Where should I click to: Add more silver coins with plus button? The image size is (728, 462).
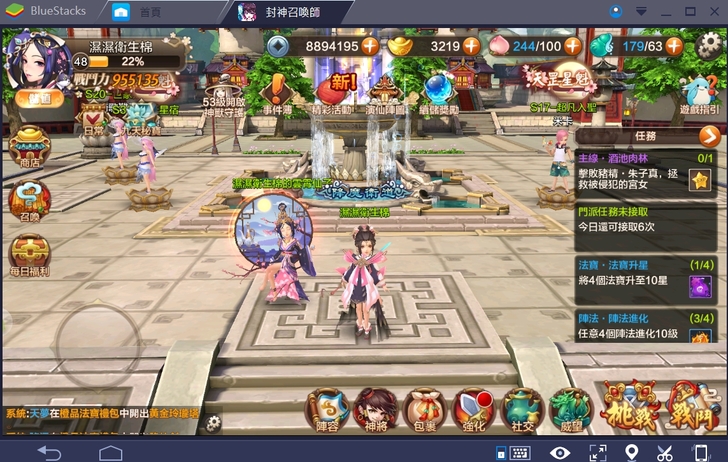(x=370, y=46)
